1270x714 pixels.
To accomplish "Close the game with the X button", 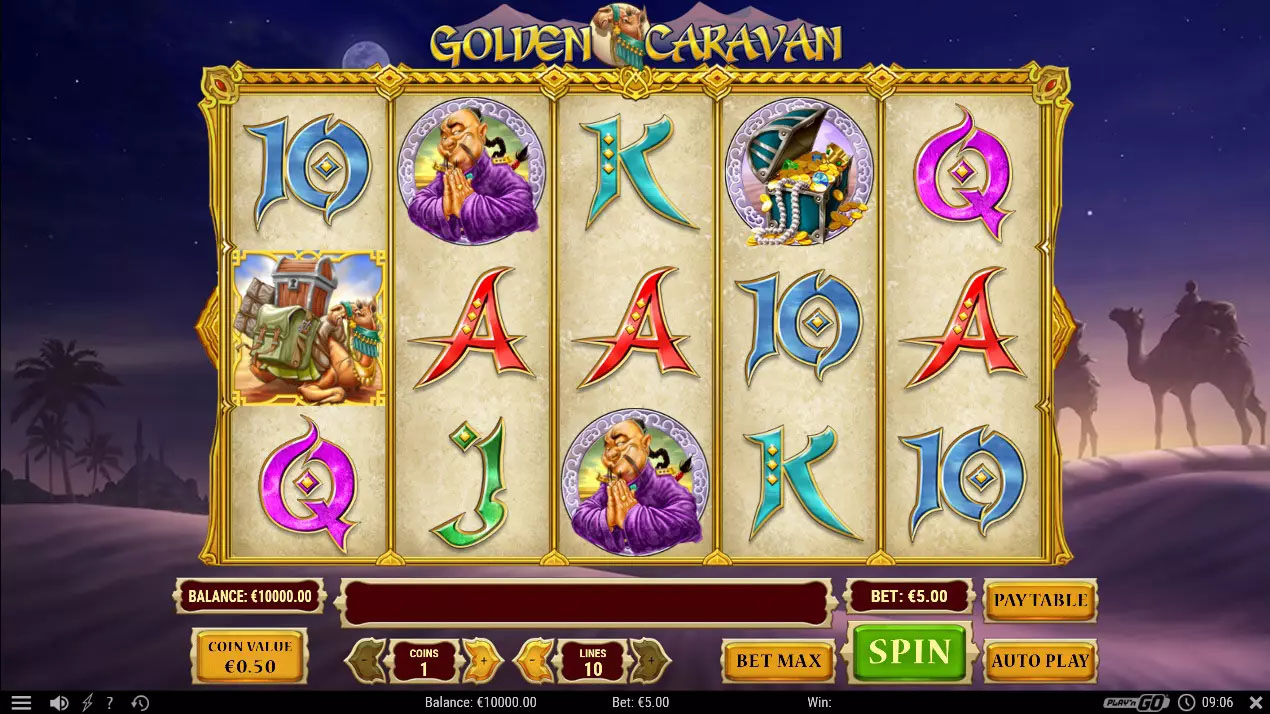I will (1257, 703).
